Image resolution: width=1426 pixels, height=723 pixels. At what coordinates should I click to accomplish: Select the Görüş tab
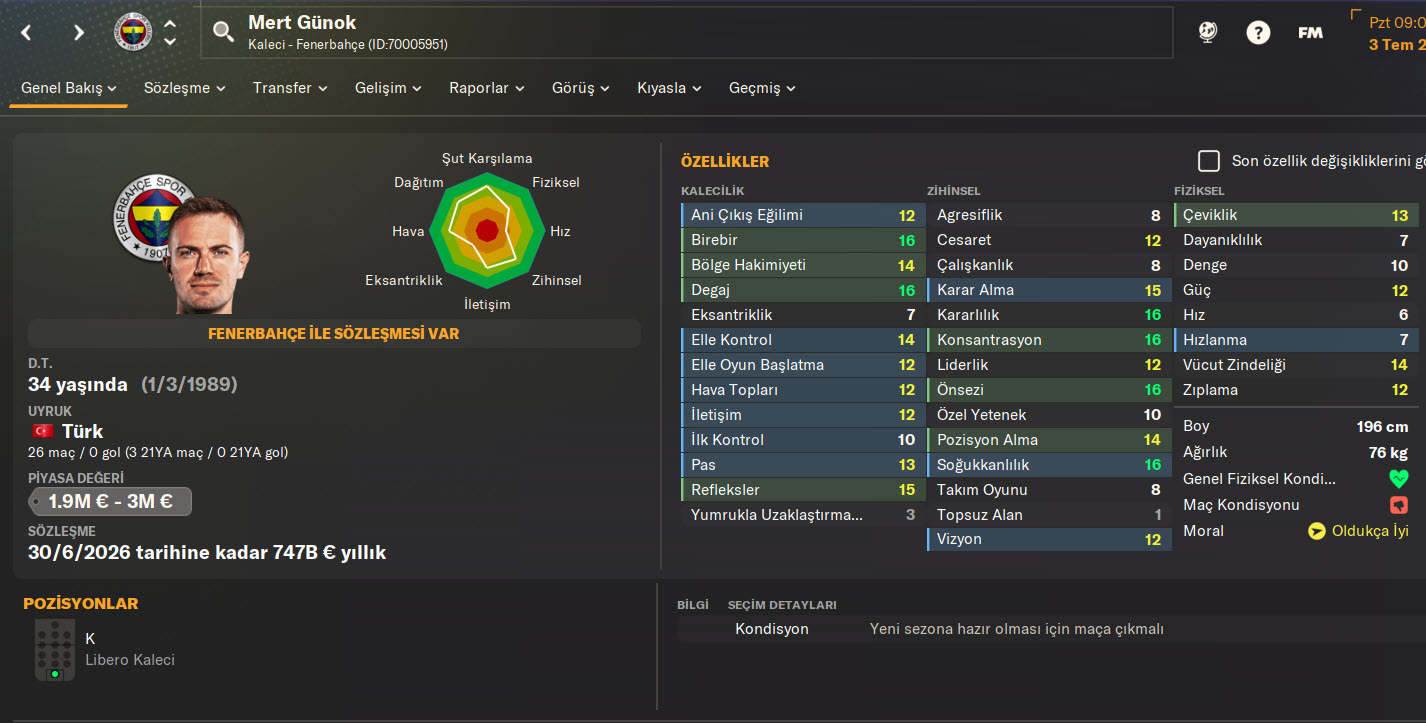(581, 88)
